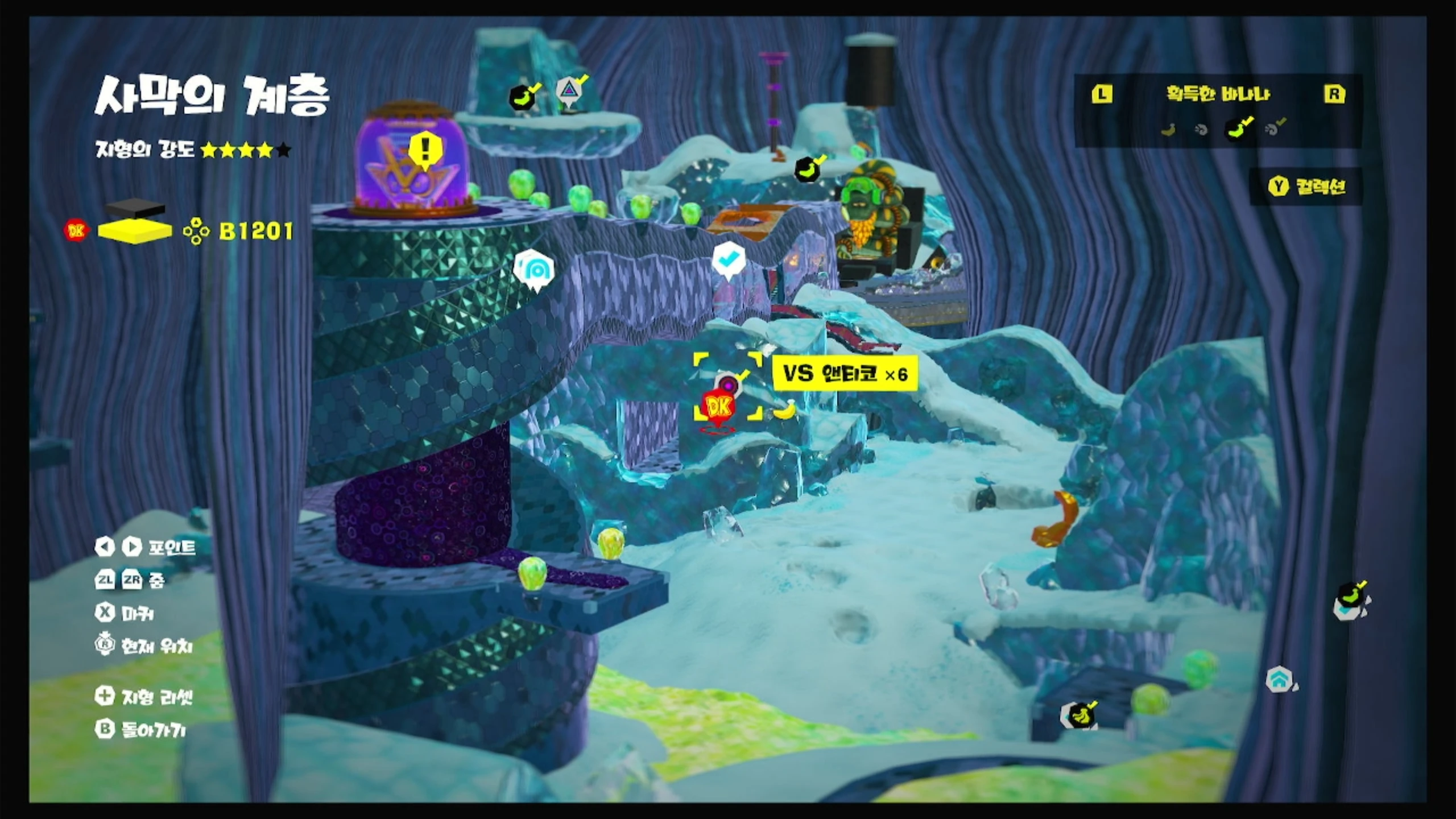Click the yellow exclamation mark map marker
This screenshot has height=819, width=1456.
[425, 150]
